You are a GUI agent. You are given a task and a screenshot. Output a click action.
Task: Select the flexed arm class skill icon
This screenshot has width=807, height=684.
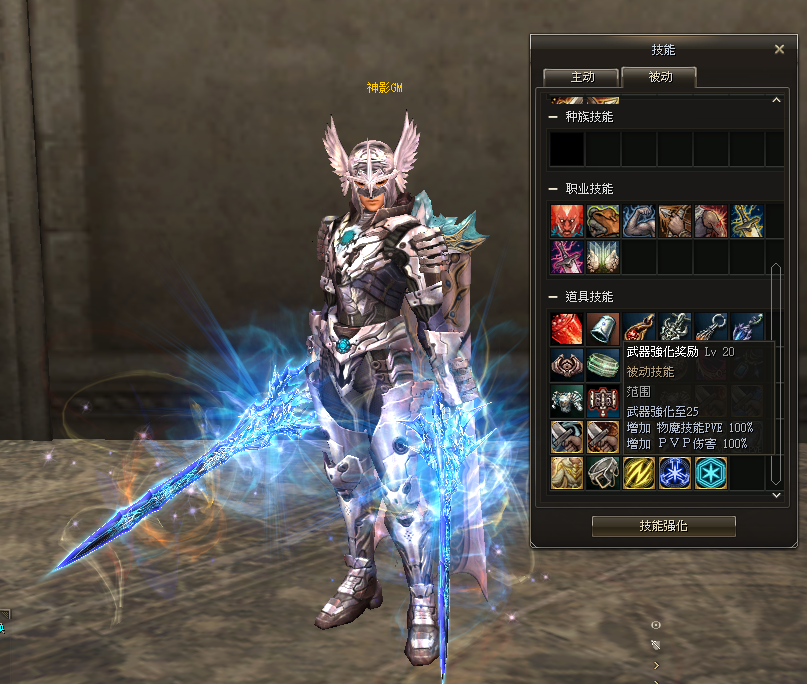coord(638,221)
